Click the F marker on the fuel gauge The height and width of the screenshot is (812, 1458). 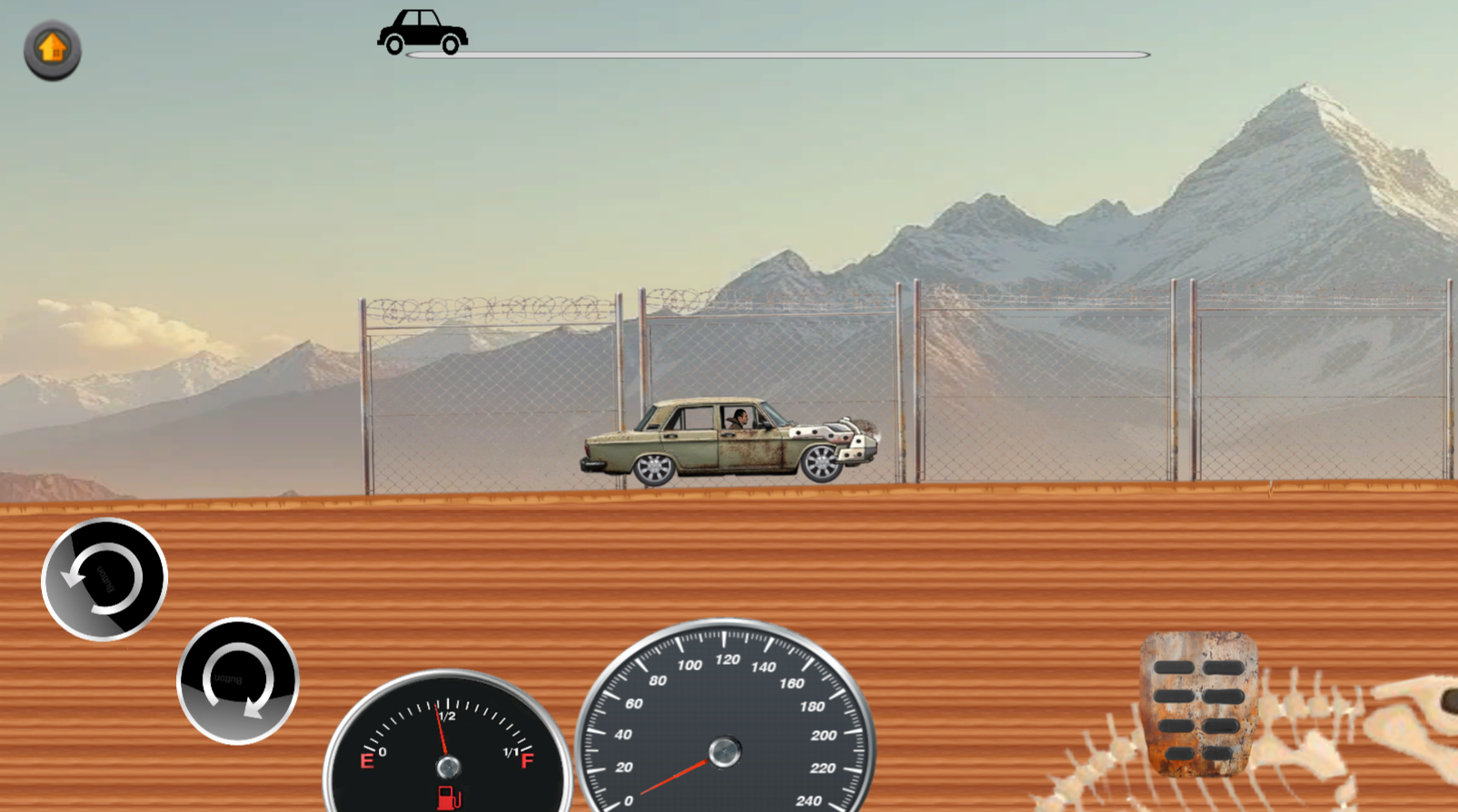coord(525,760)
